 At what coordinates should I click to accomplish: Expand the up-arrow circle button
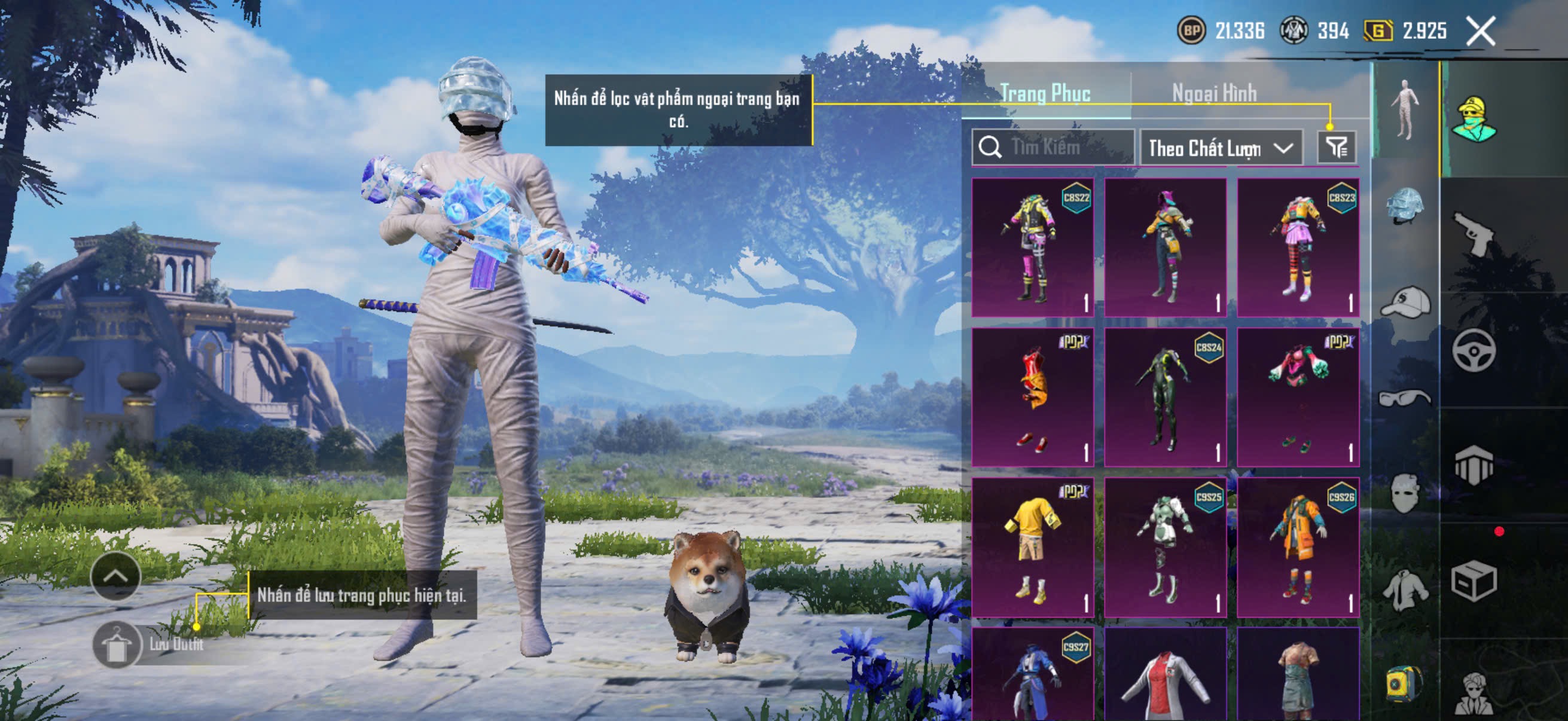click(x=115, y=576)
